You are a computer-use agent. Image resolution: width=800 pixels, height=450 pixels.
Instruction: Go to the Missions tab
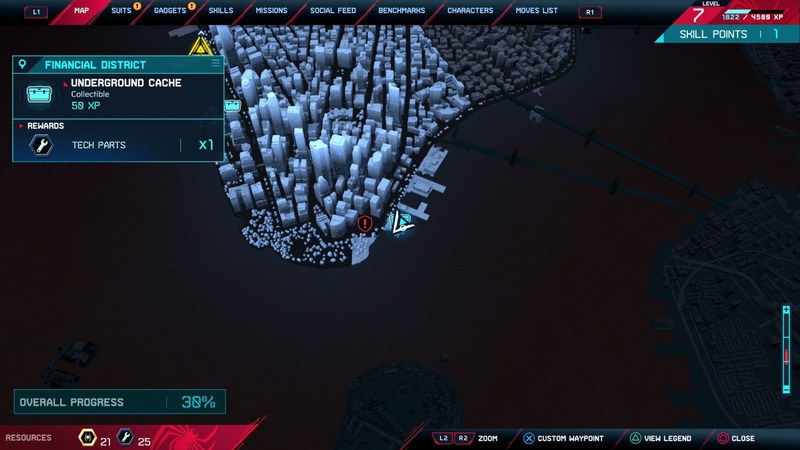[x=271, y=11]
